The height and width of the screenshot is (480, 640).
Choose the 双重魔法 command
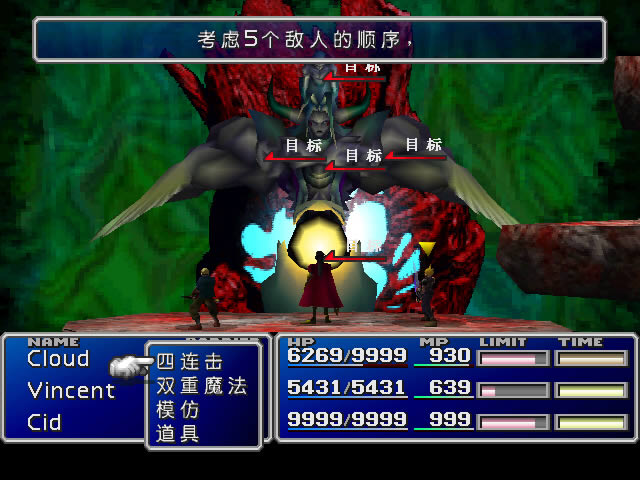point(201,386)
